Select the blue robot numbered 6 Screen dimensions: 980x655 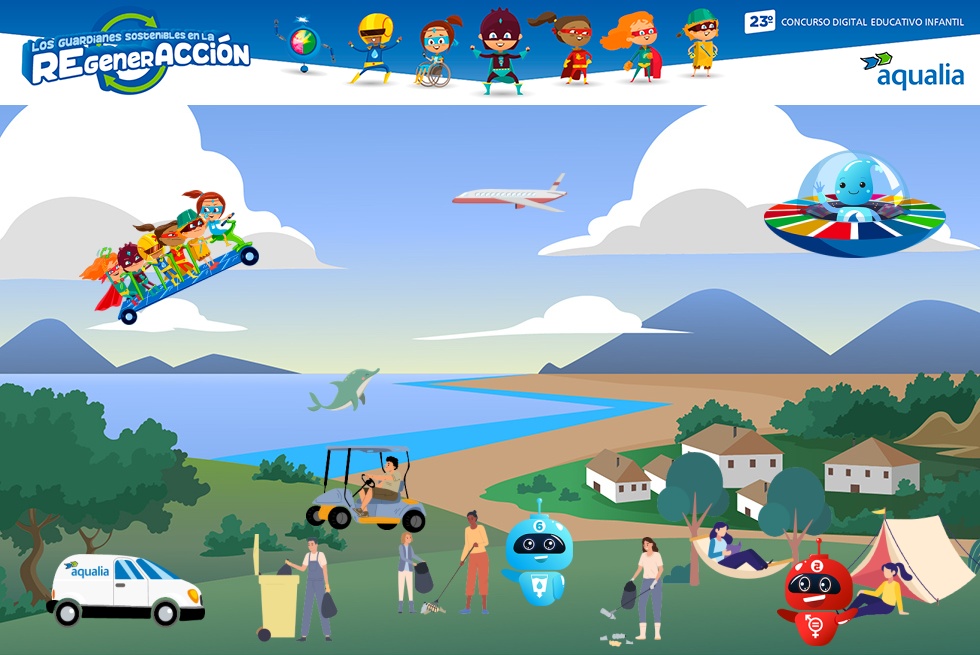coord(539,553)
